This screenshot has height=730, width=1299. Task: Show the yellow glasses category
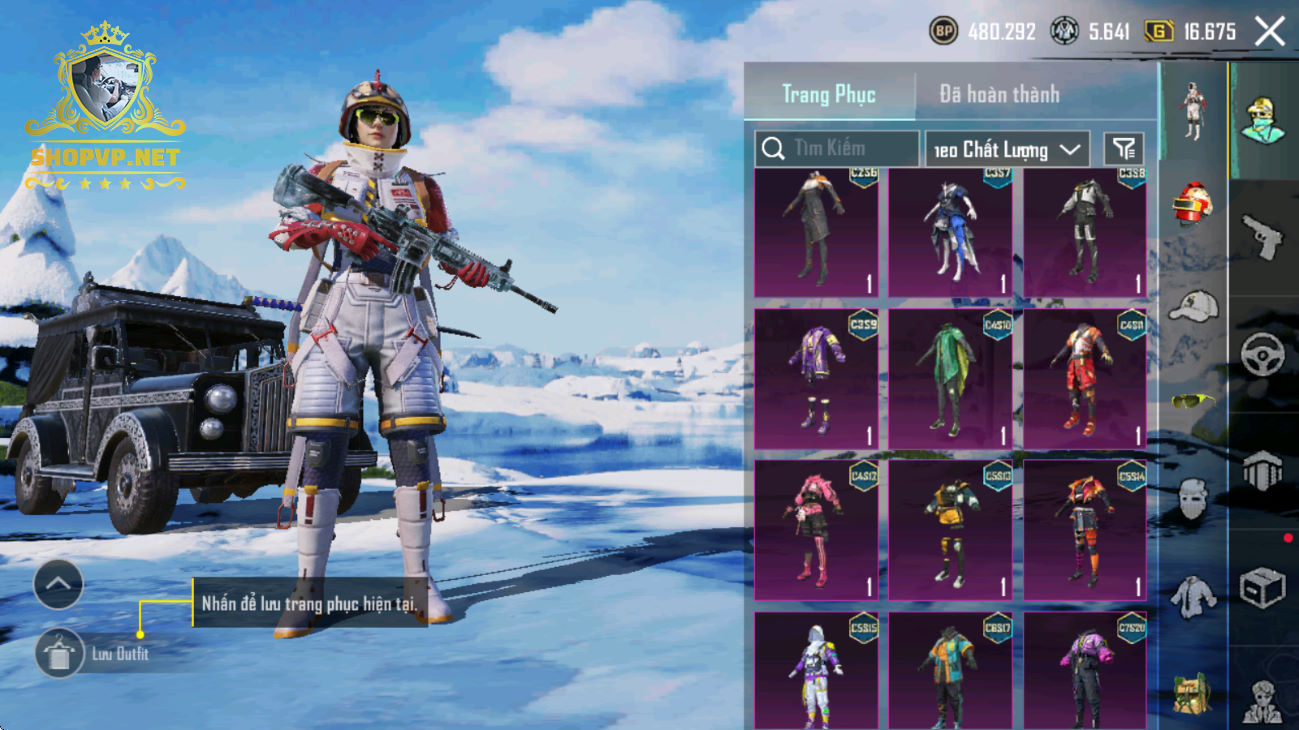pos(1192,401)
